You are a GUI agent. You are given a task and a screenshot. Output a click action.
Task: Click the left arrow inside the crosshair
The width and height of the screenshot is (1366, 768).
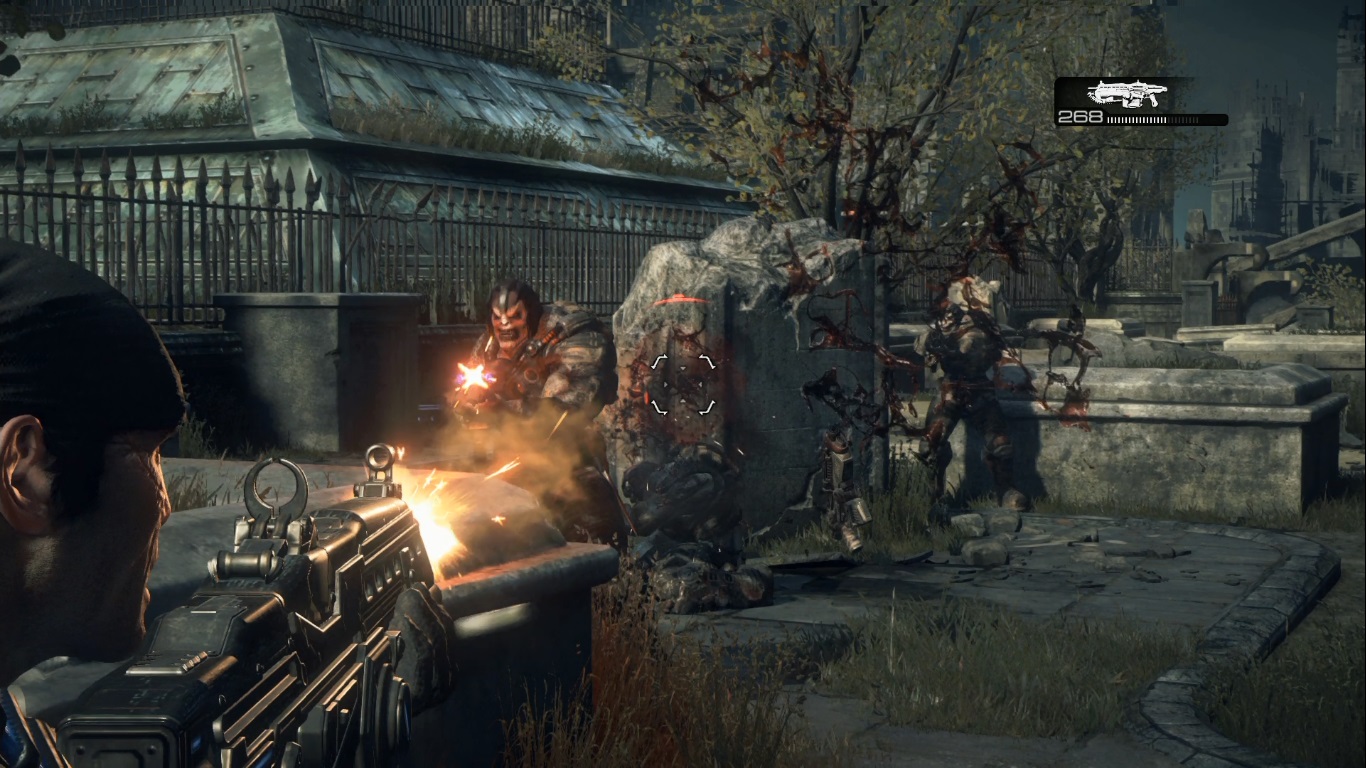tap(667, 385)
